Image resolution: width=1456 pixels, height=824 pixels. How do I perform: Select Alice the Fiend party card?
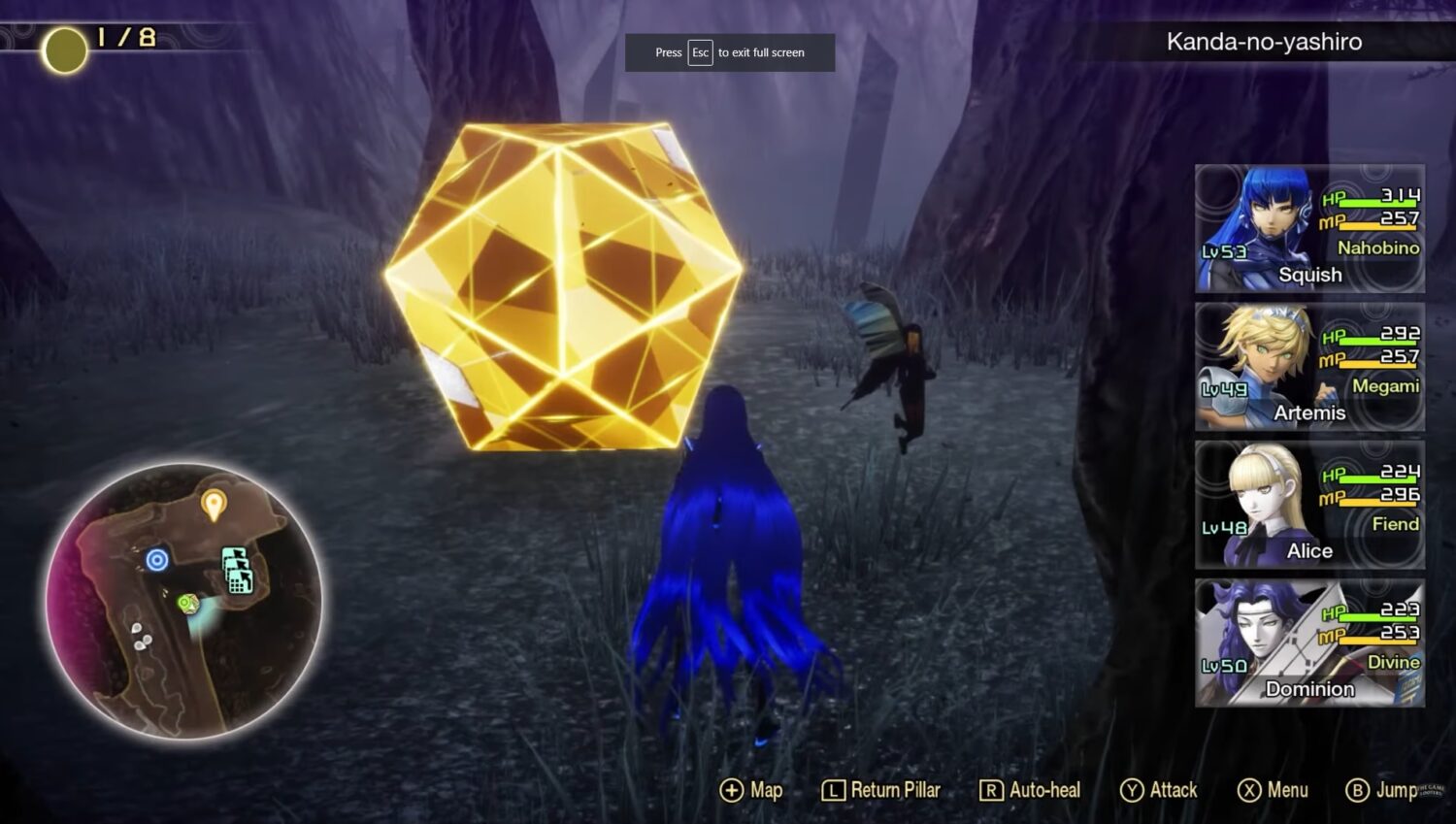(x=1310, y=504)
